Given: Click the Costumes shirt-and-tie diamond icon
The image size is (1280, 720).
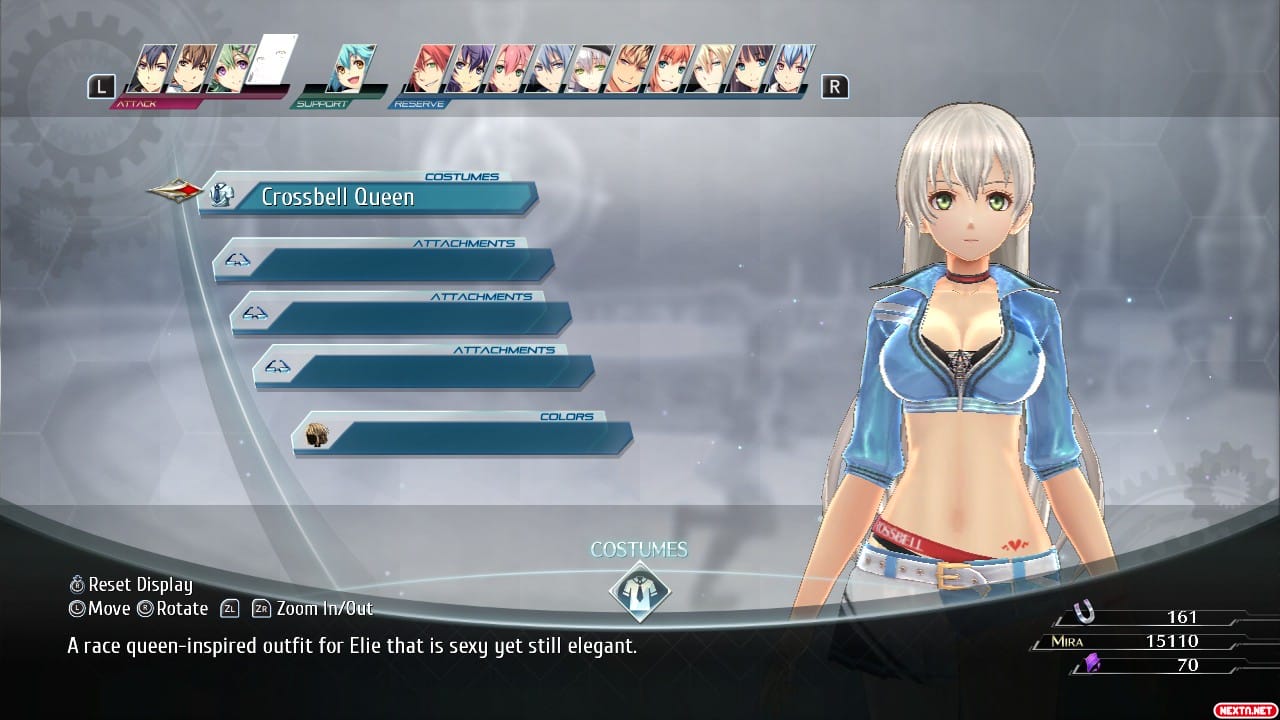Looking at the screenshot, I should pos(640,590).
